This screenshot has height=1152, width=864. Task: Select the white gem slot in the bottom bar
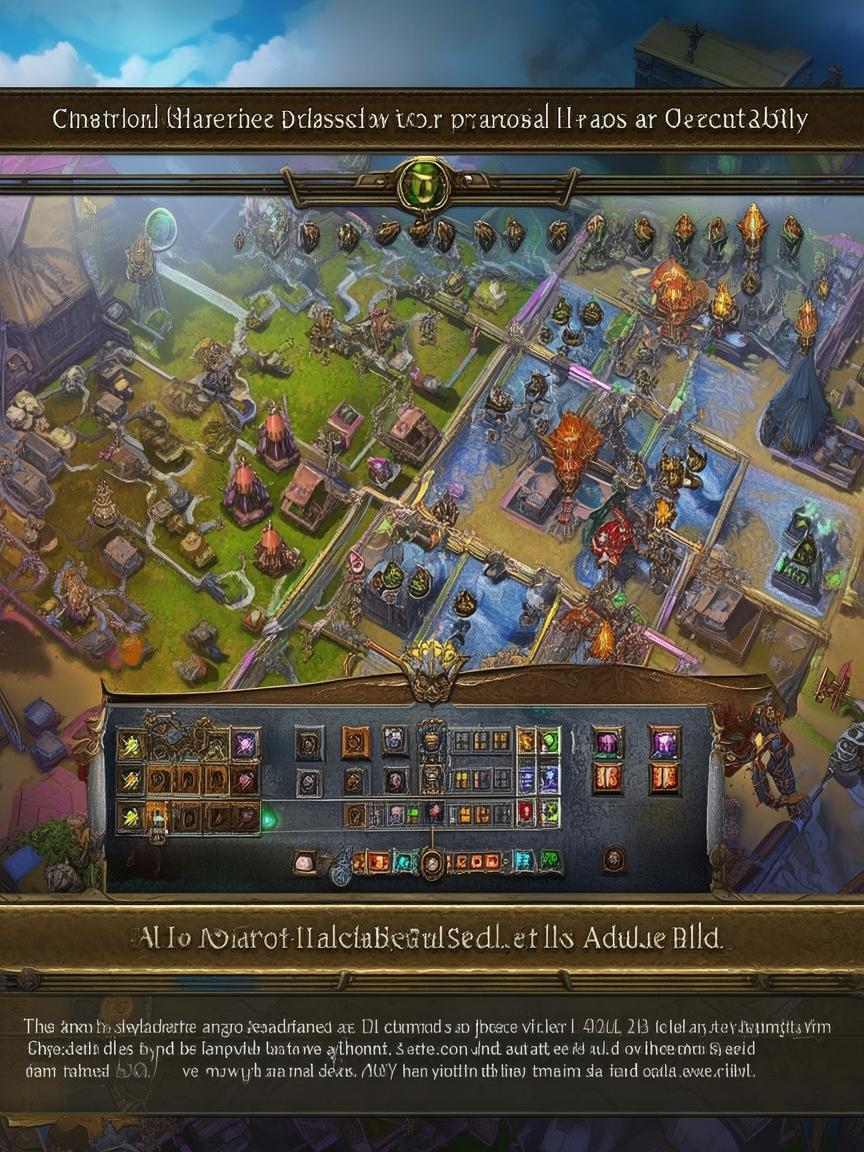pyautogui.click(x=304, y=861)
